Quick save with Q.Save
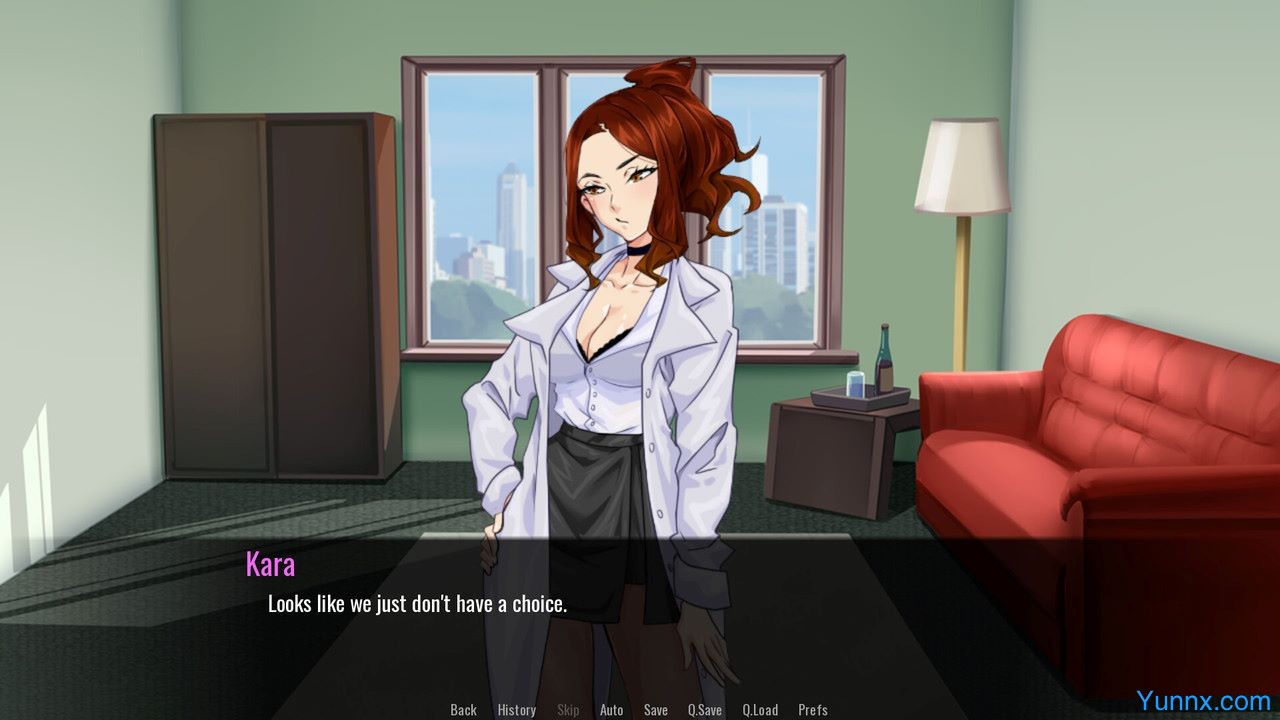Image resolution: width=1280 pixels, height=720 pixels. click(x=704, y=710)
